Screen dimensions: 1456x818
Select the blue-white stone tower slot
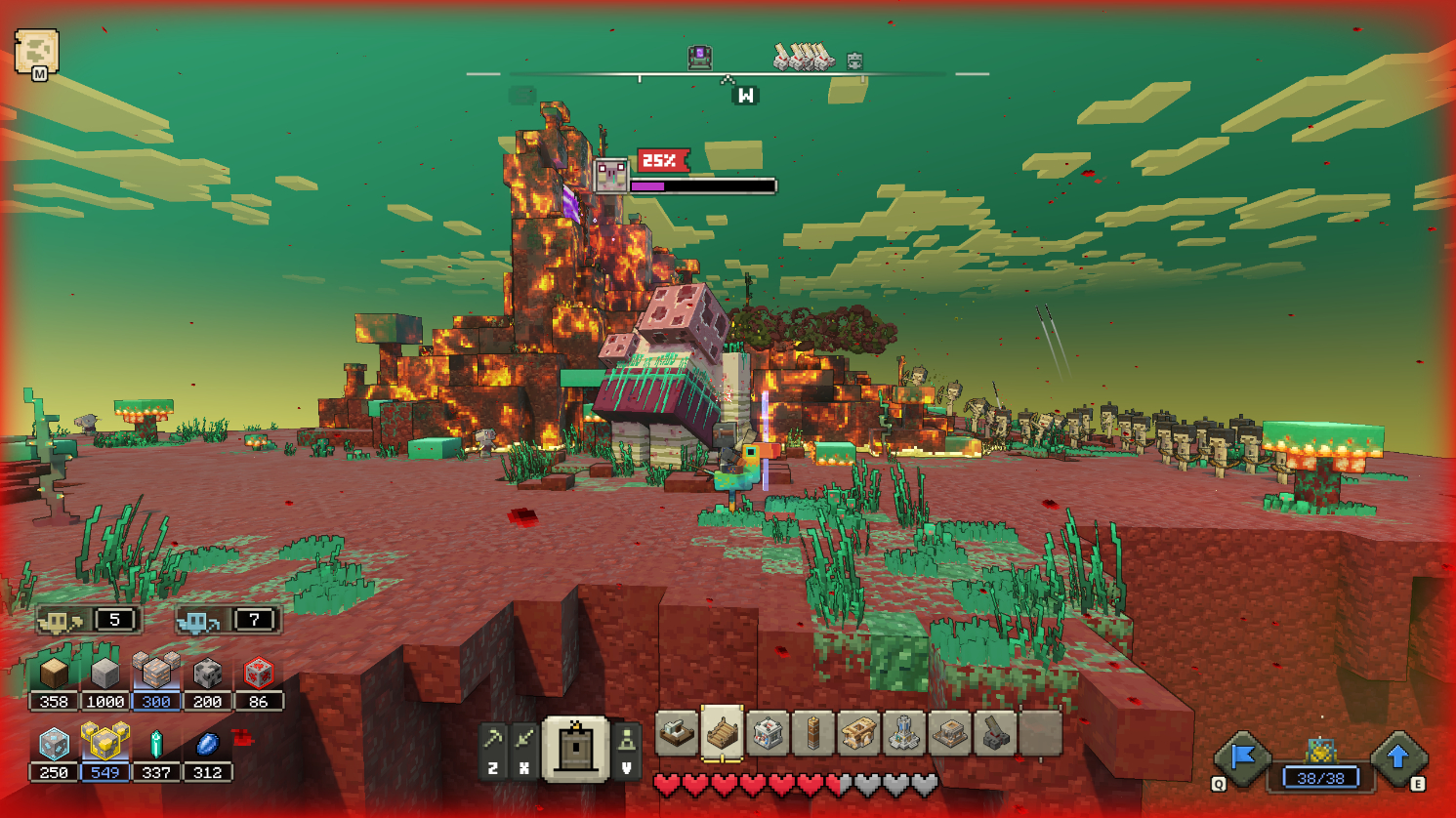tap(903, 733)
